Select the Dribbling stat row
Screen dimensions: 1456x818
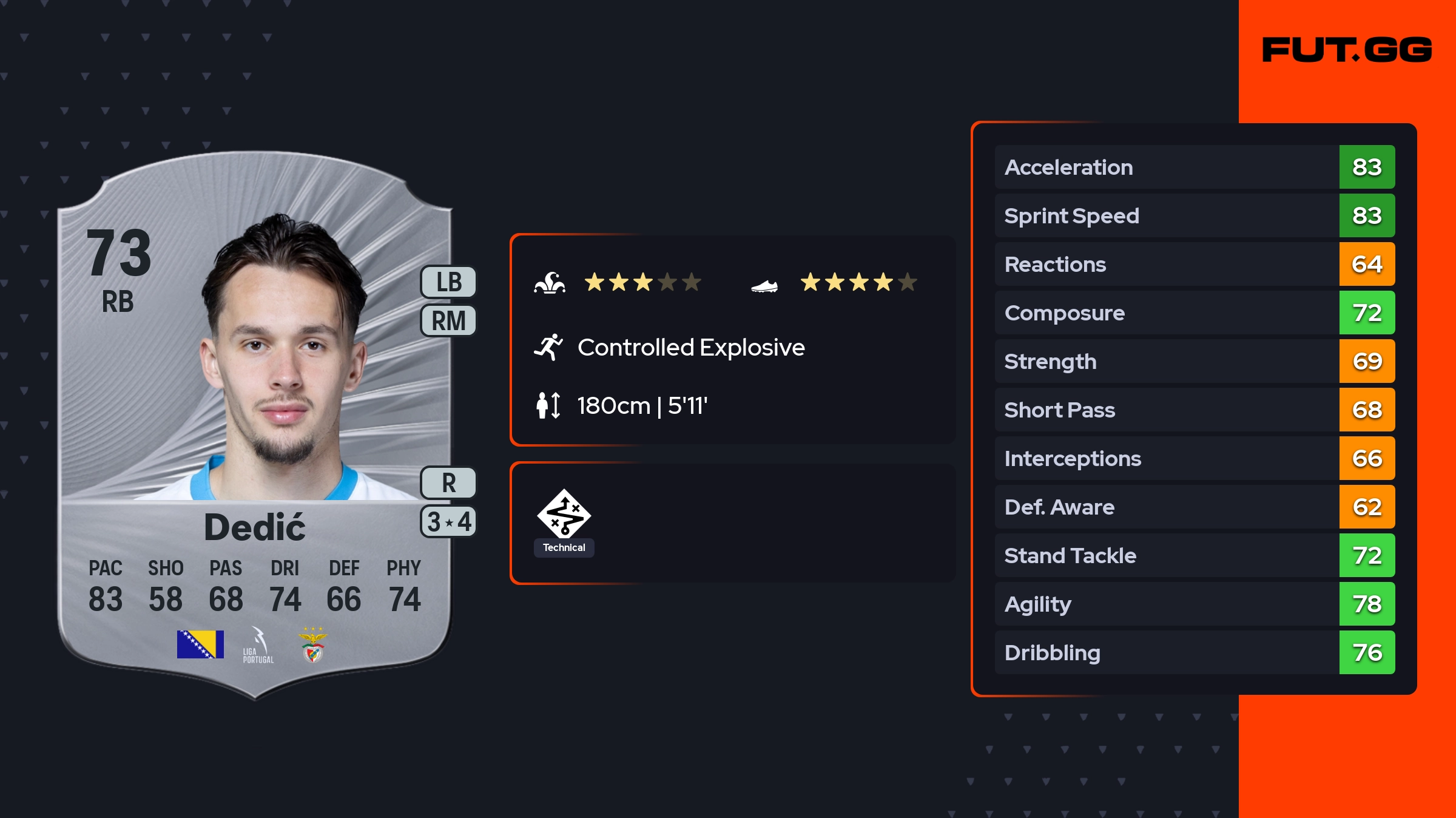click(1194, 652)
